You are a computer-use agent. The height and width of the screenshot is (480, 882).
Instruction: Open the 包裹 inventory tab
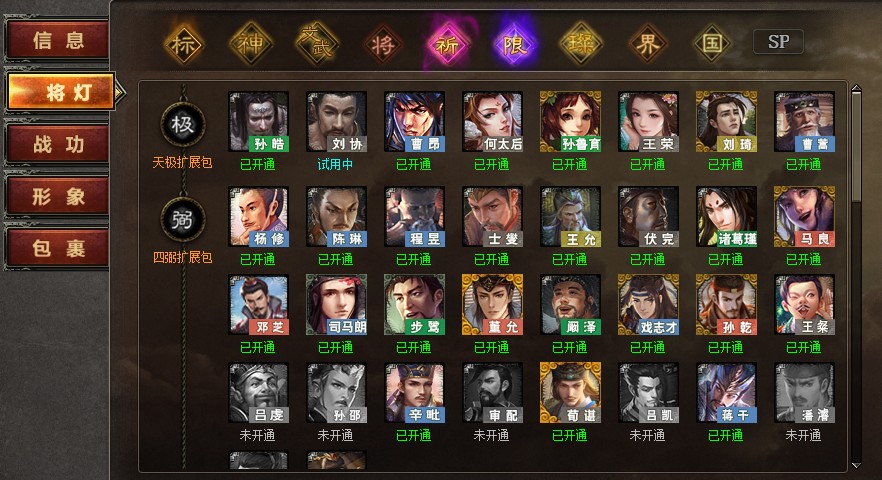[57, 248]
